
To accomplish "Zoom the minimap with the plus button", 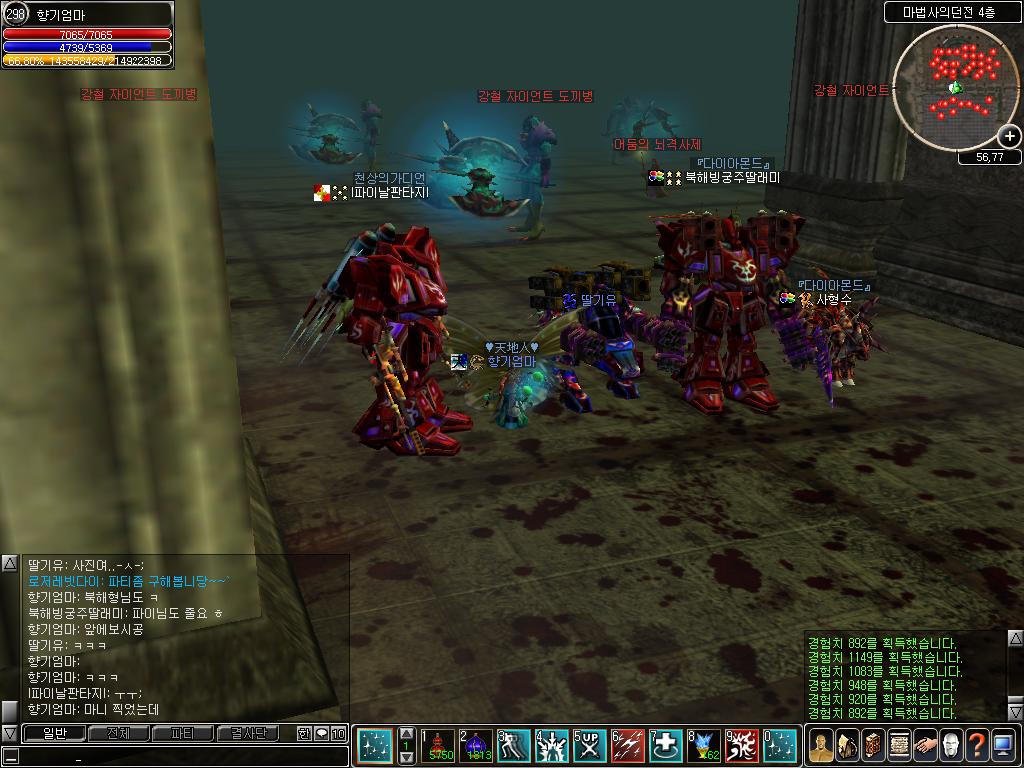I will 1010,137.
